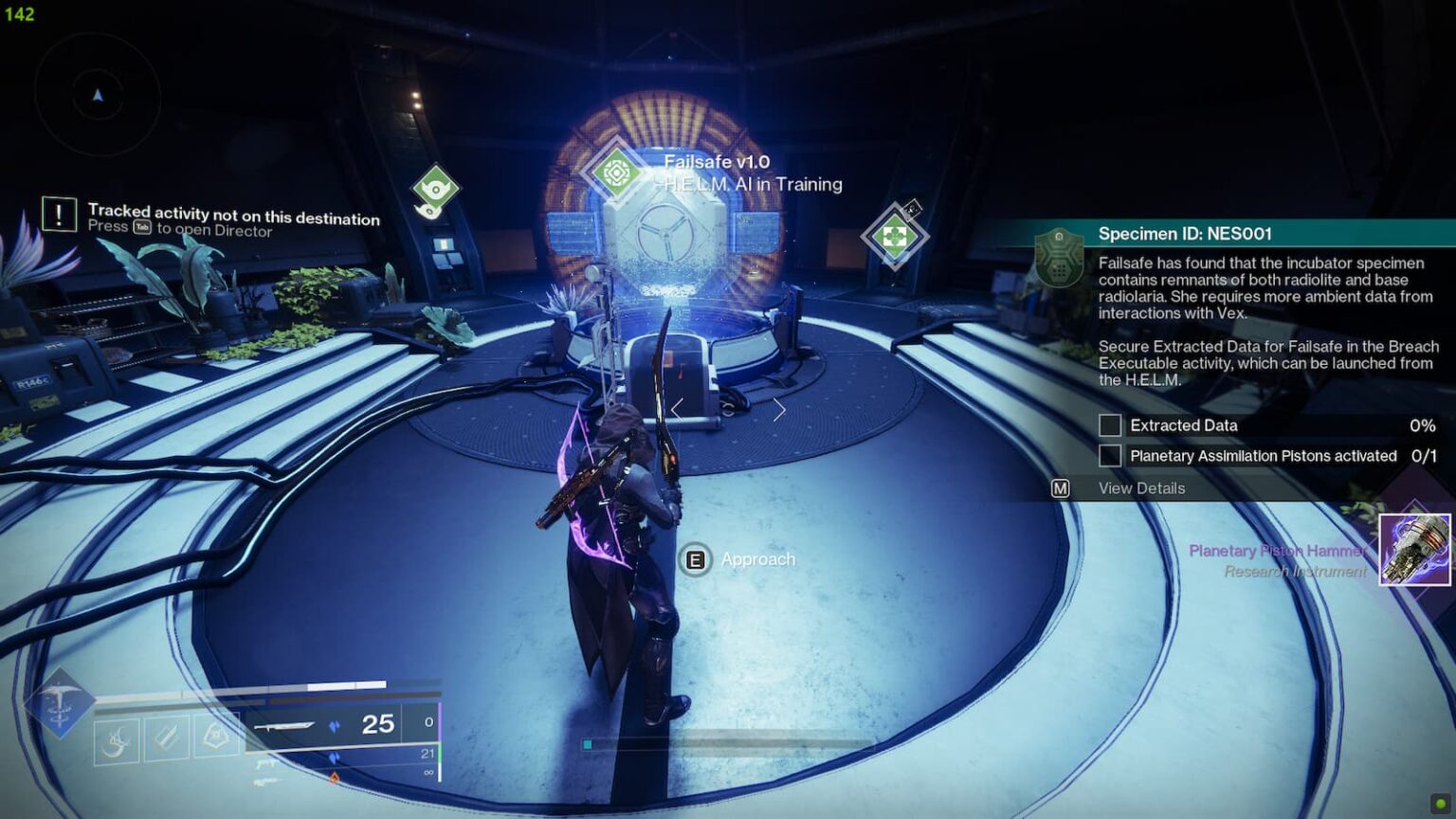Screen dimensions: 1456x819
Task: Click the exclamation alert icon near Tracked activity
Action: 60,214
